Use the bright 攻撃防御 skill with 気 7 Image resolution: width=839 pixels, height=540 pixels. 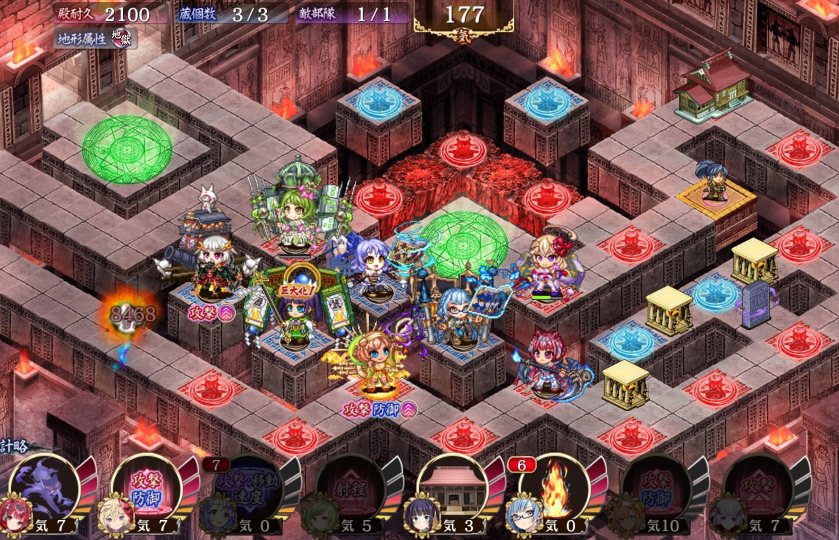click(x=144, y=487)
